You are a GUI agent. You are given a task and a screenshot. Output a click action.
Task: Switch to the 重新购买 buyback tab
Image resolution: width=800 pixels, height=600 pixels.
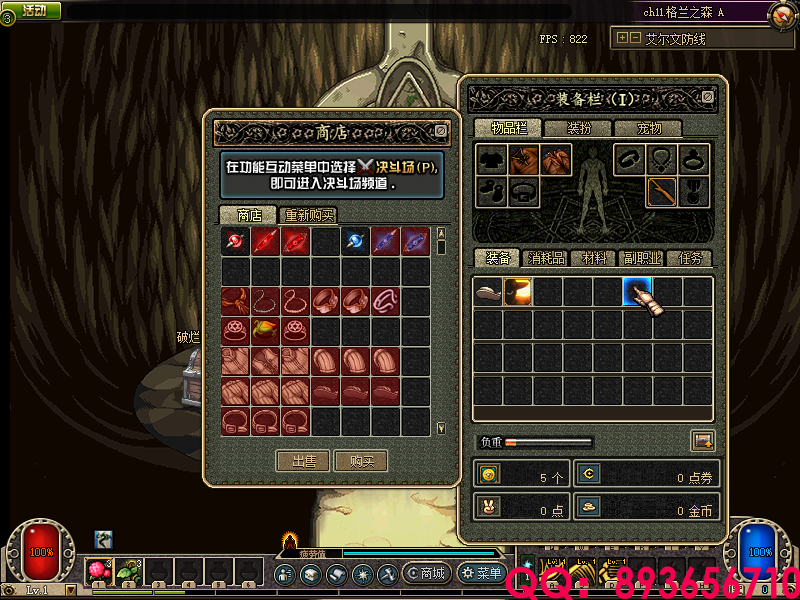click(x=309, y=215)
